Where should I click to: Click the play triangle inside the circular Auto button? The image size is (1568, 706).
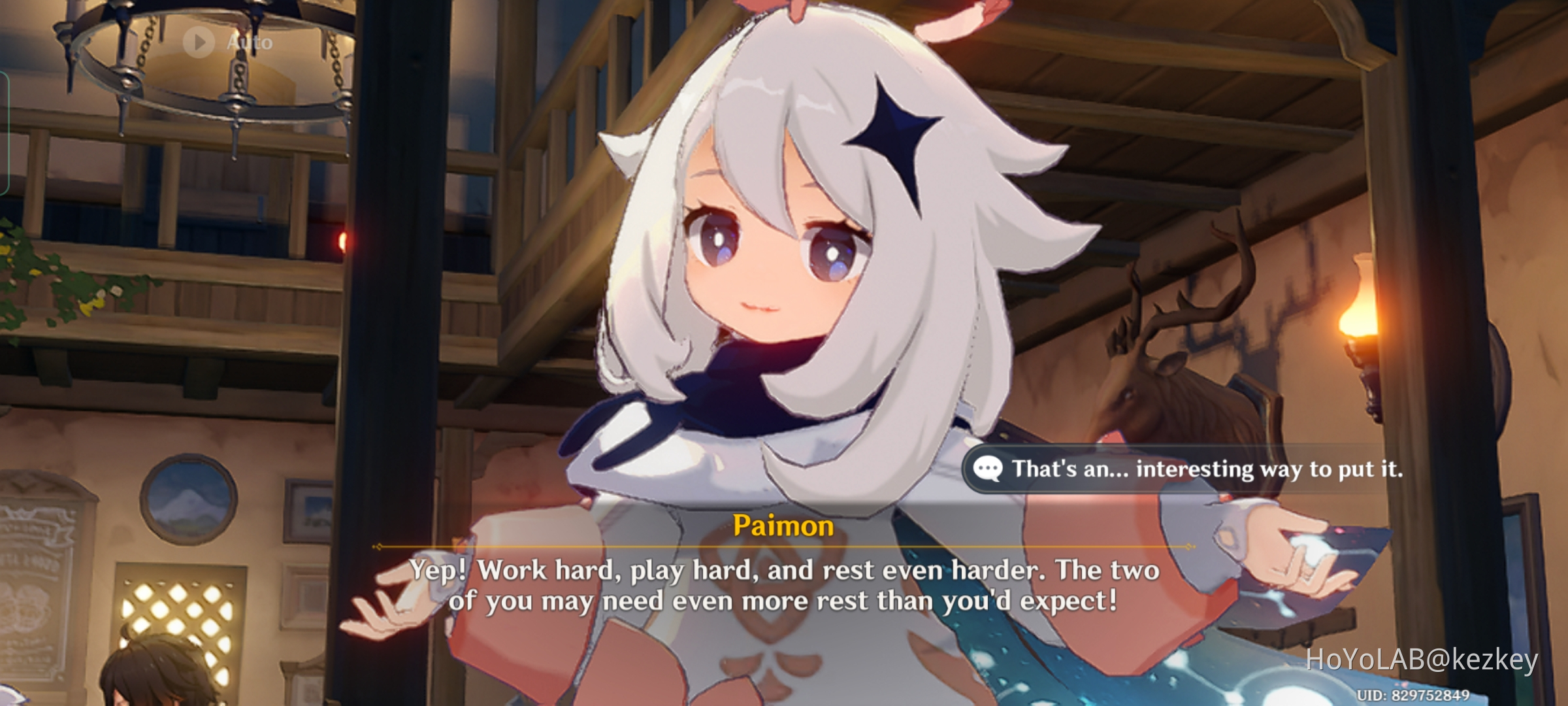(199, 43)
